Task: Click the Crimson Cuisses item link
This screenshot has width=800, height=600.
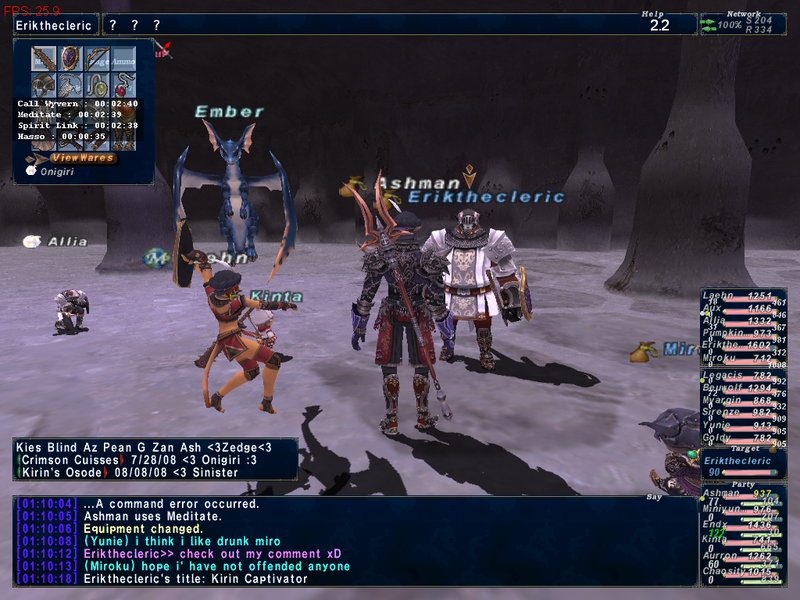Action: coord(68,458)
